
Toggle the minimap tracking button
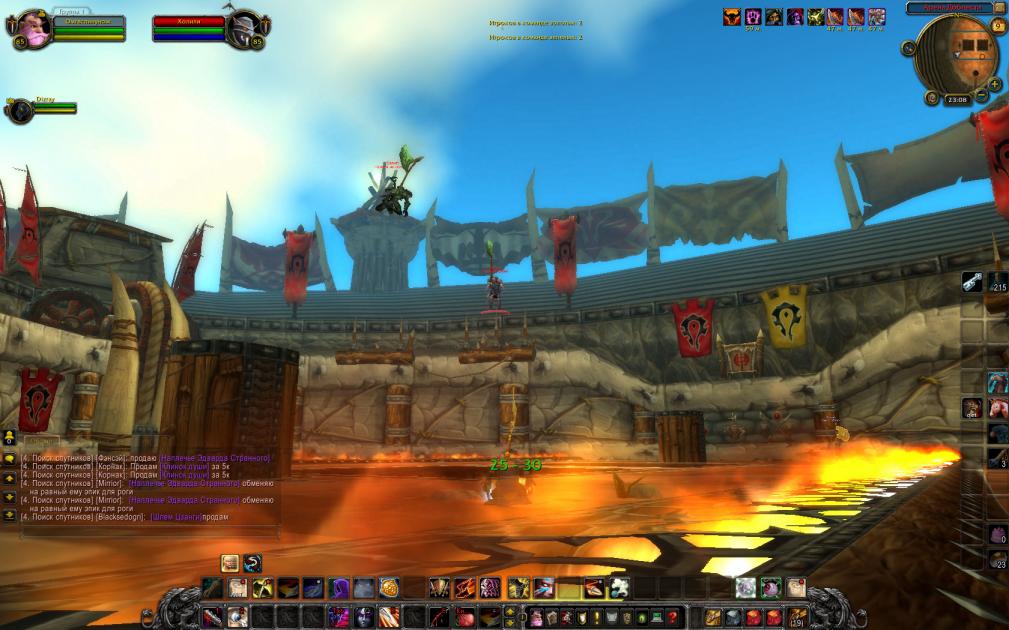click(x=908, y=48)
